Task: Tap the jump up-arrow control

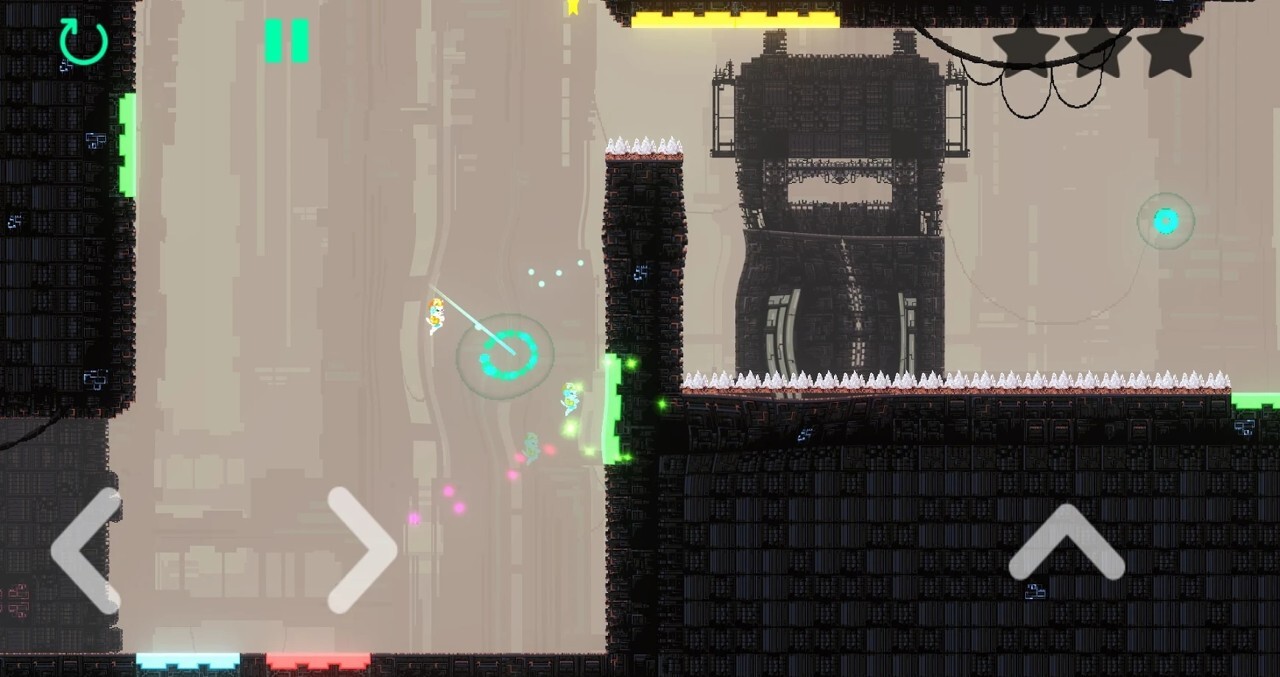Action: coord(1066,543)
